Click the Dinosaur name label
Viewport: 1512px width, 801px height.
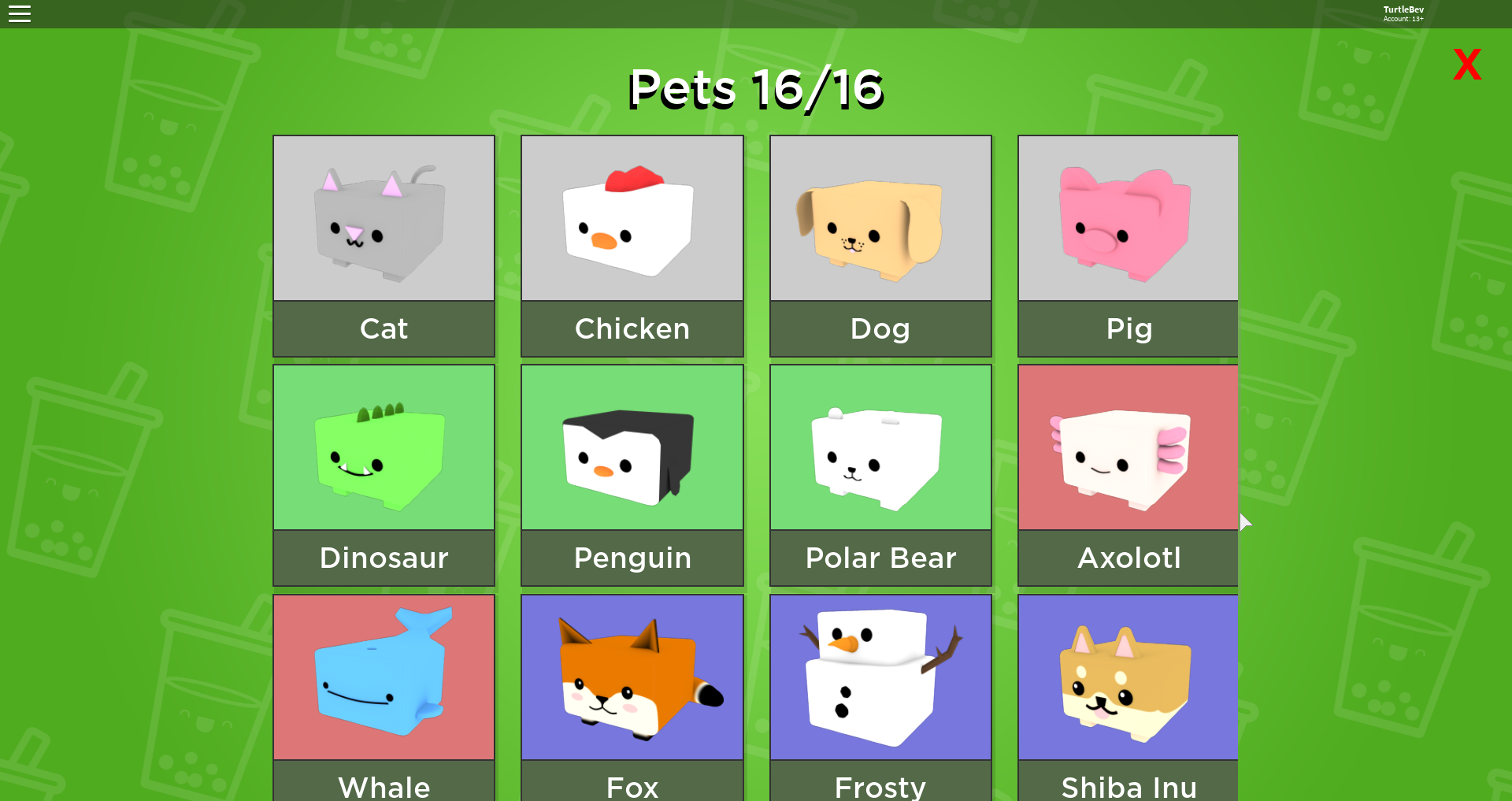384,558
